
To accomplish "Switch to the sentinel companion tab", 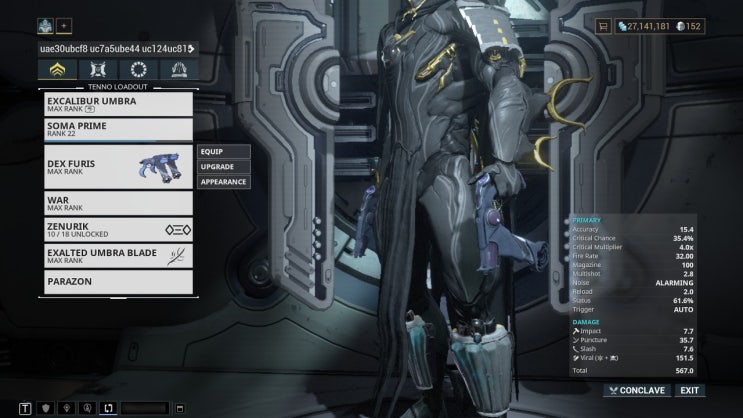I will click(97, 70).
